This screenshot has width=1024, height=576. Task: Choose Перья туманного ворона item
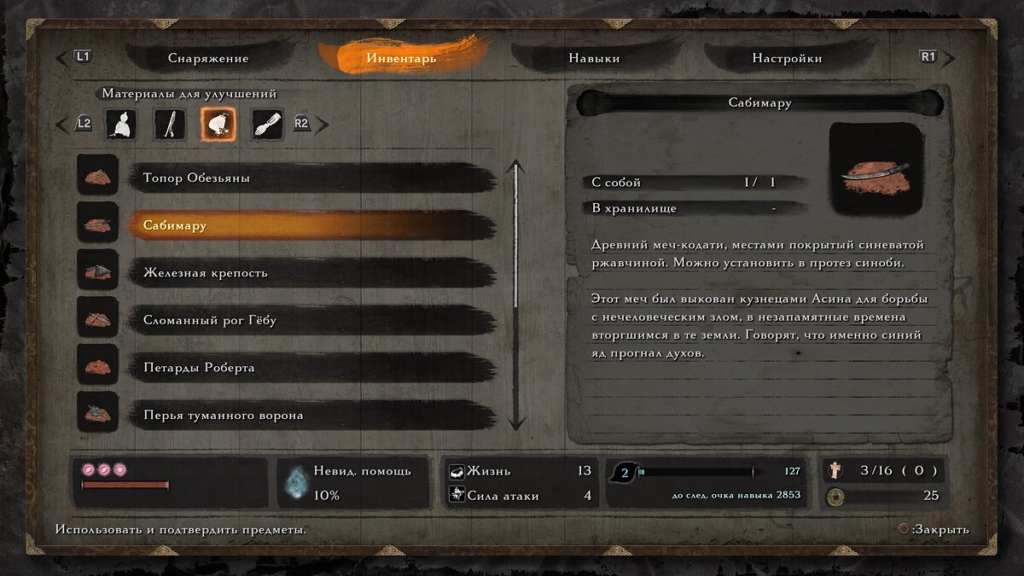coord(310,414)
